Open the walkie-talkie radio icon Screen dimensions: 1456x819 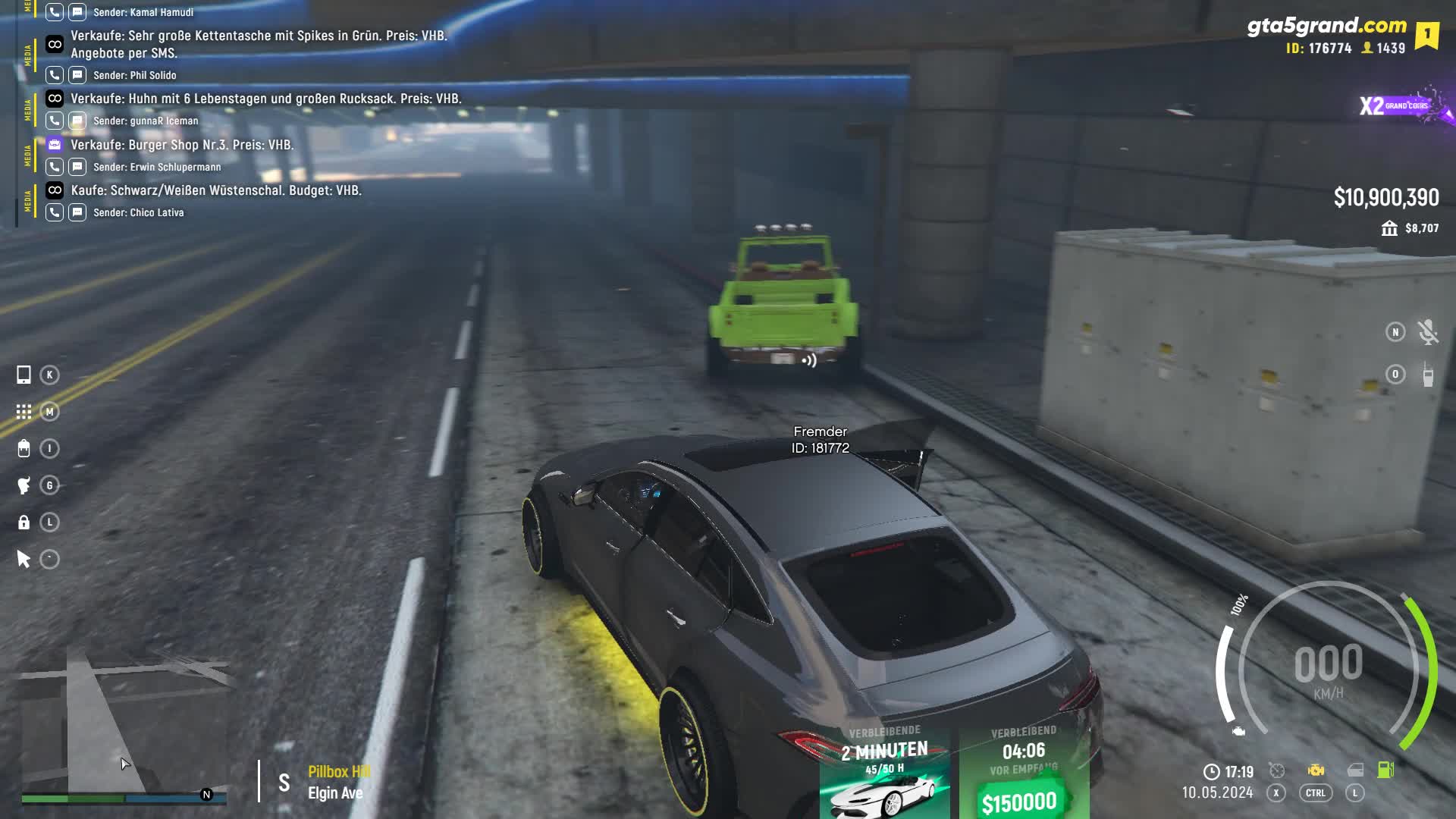click(x=1428, y=375)
